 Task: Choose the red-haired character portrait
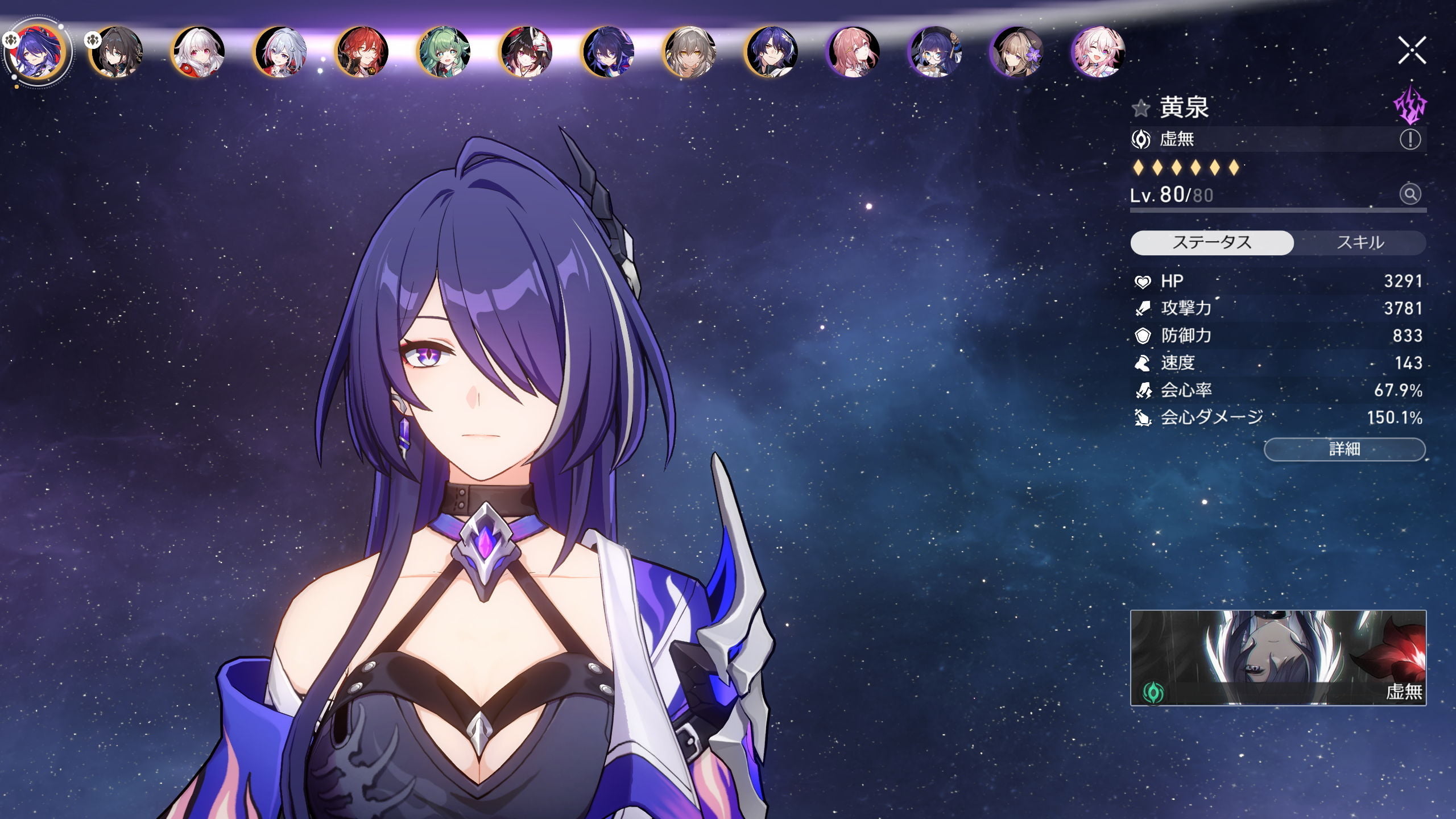[x=362, y=51]
